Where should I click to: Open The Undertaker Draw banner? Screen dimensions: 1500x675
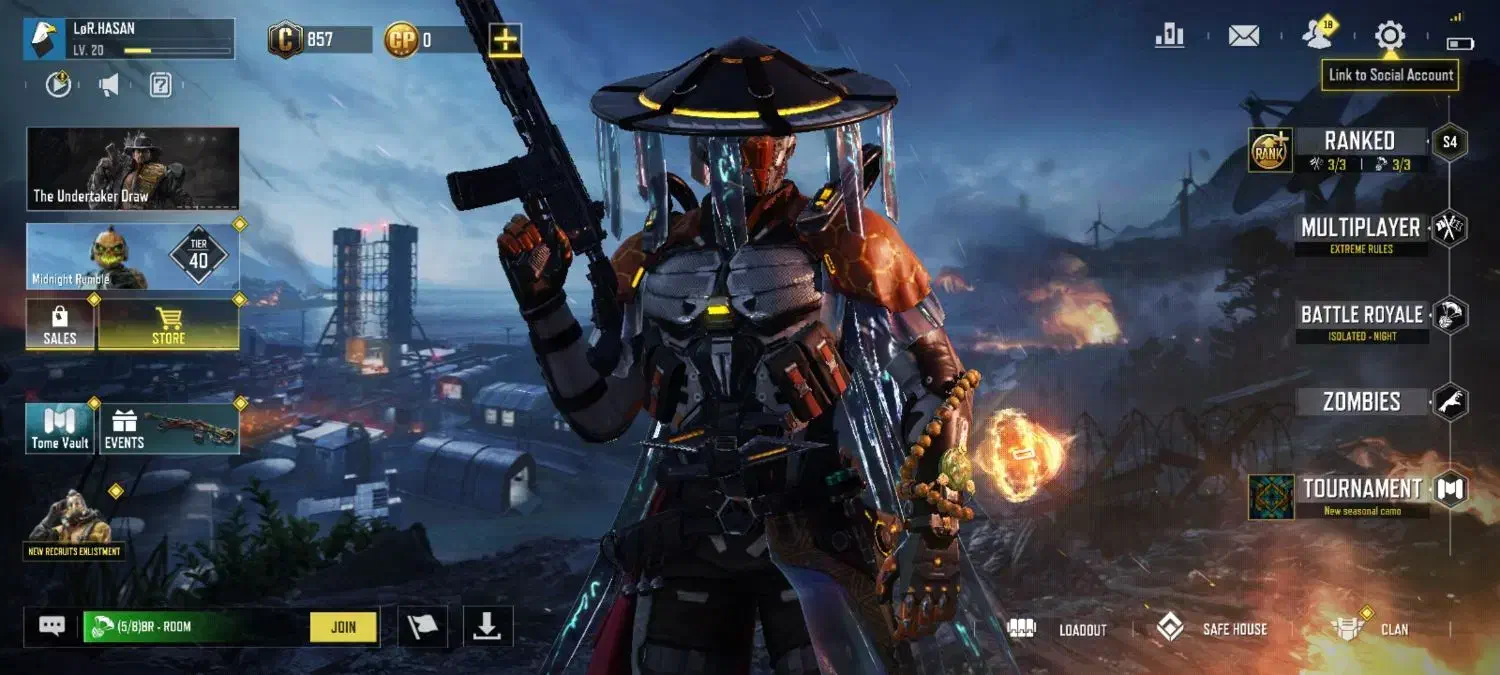pyautogui.click(x=133, y=168)
